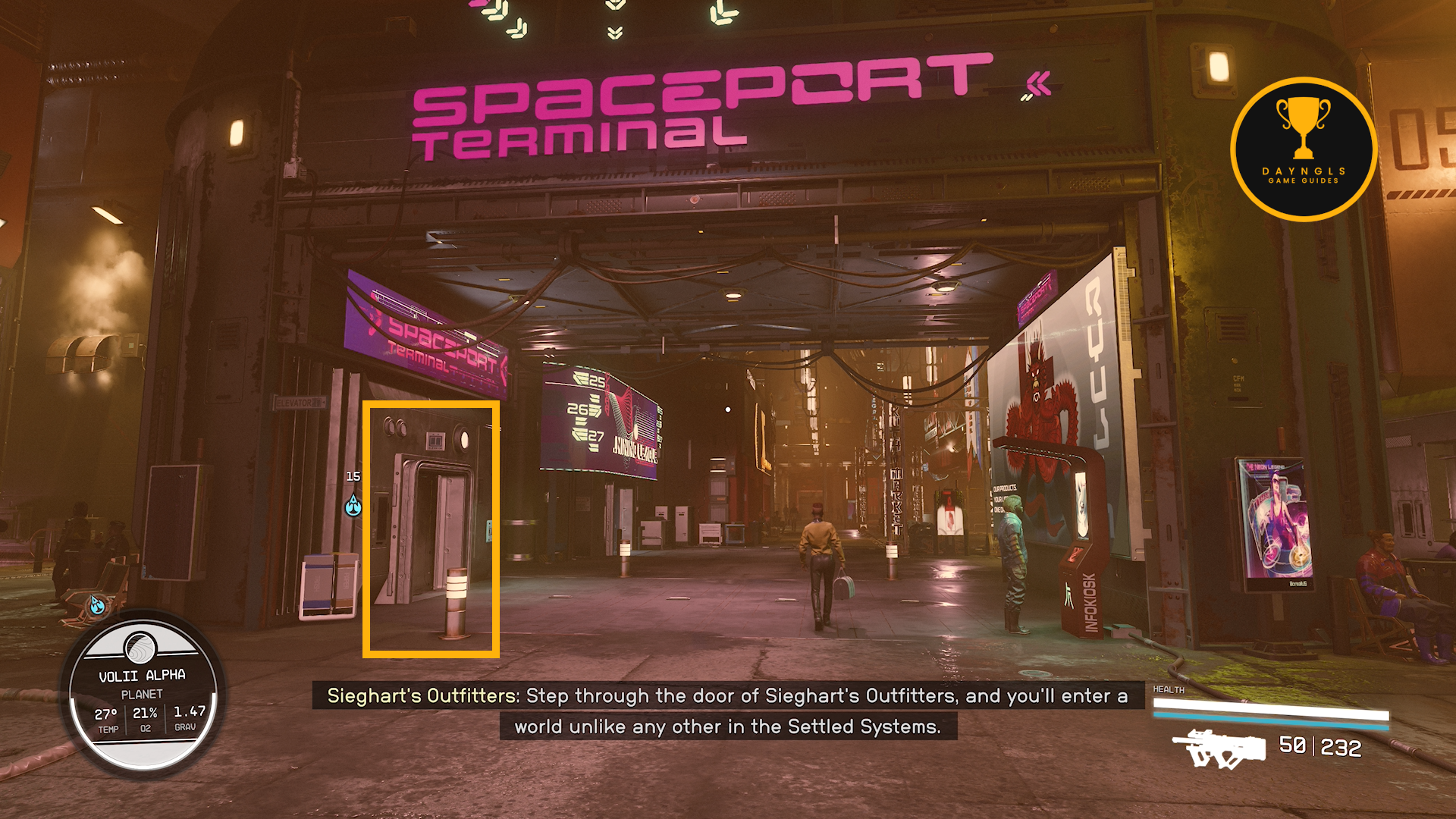Select the blue quest marker labeled 15
Screen dimensions: 1456x819
353,505
